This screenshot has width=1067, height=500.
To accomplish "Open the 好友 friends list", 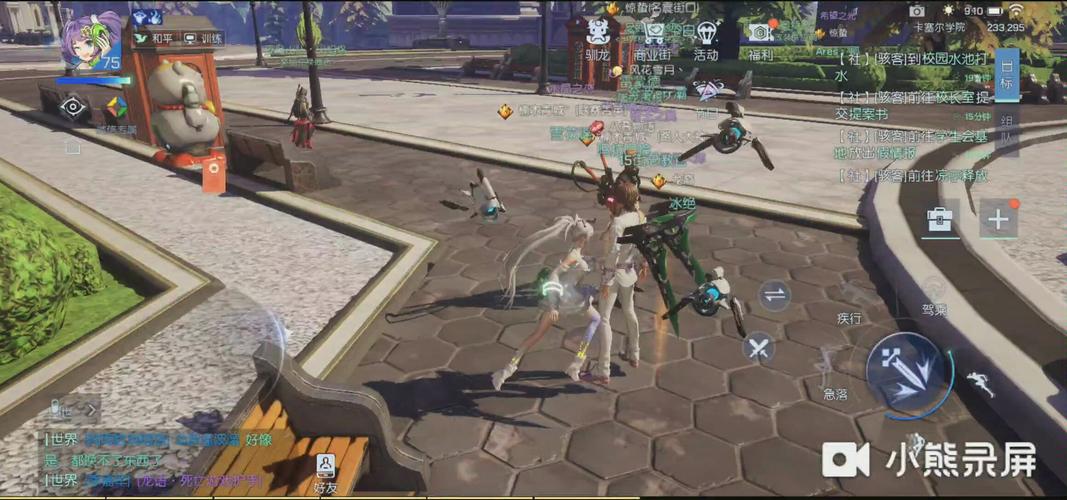I will [x=326, y=470].
